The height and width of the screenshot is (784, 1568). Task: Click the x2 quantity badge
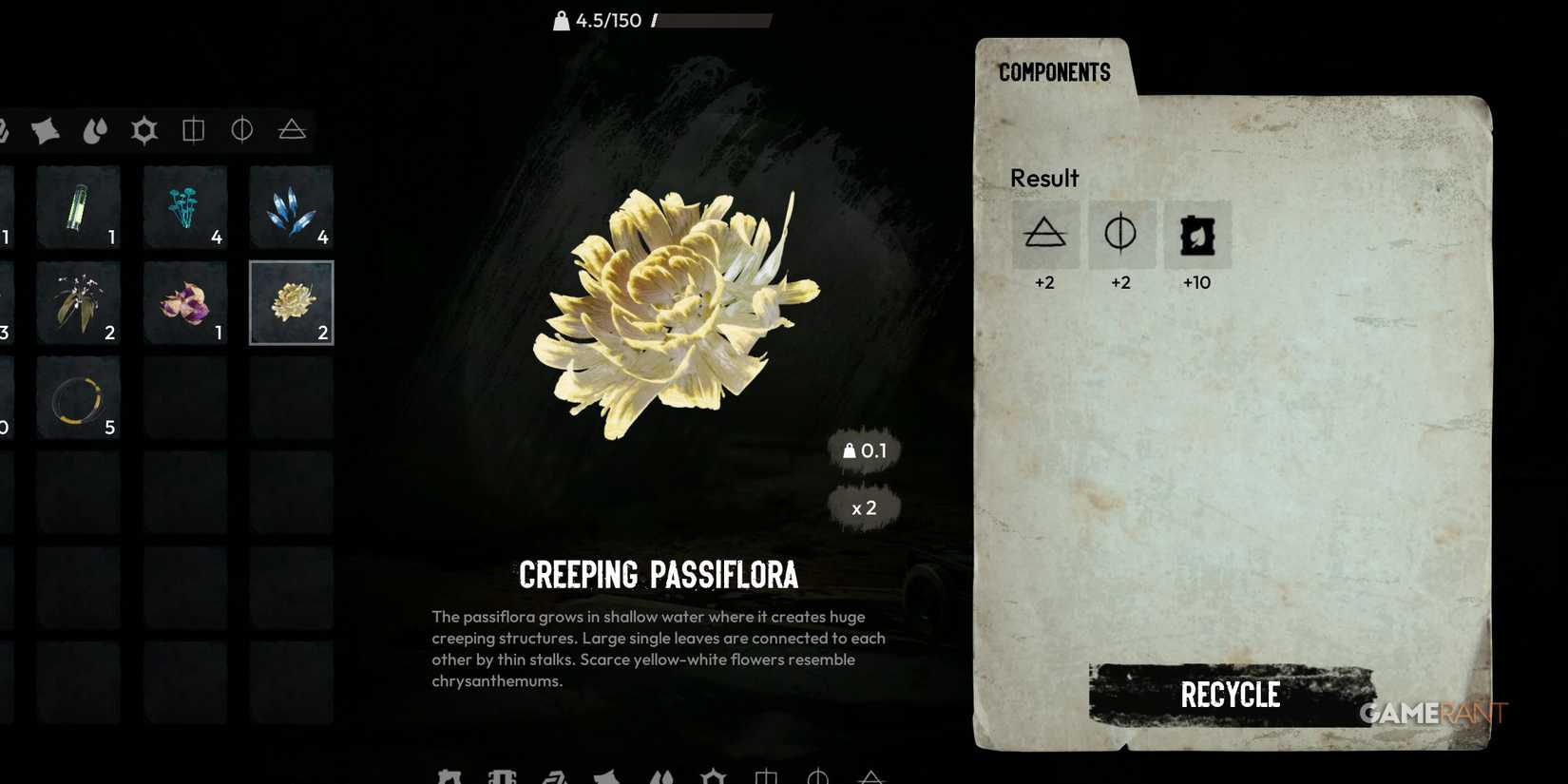coord(864,507)
